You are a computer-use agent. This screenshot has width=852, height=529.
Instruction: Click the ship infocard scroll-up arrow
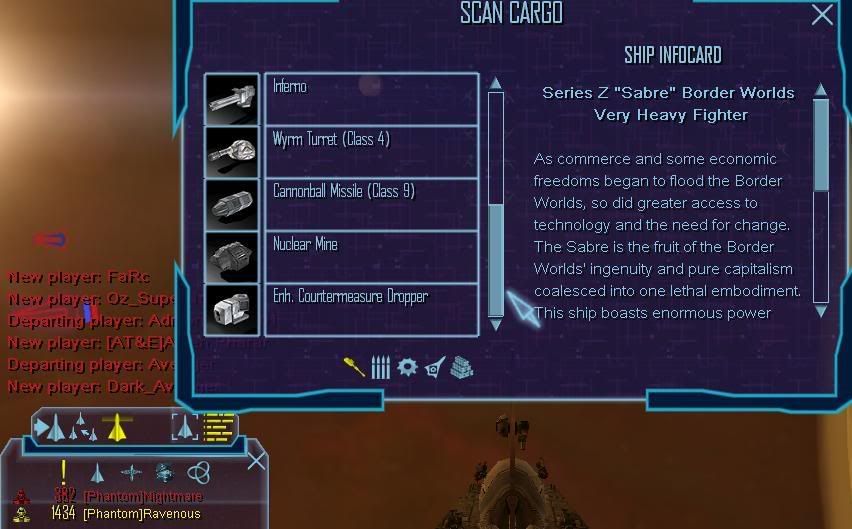821,90
